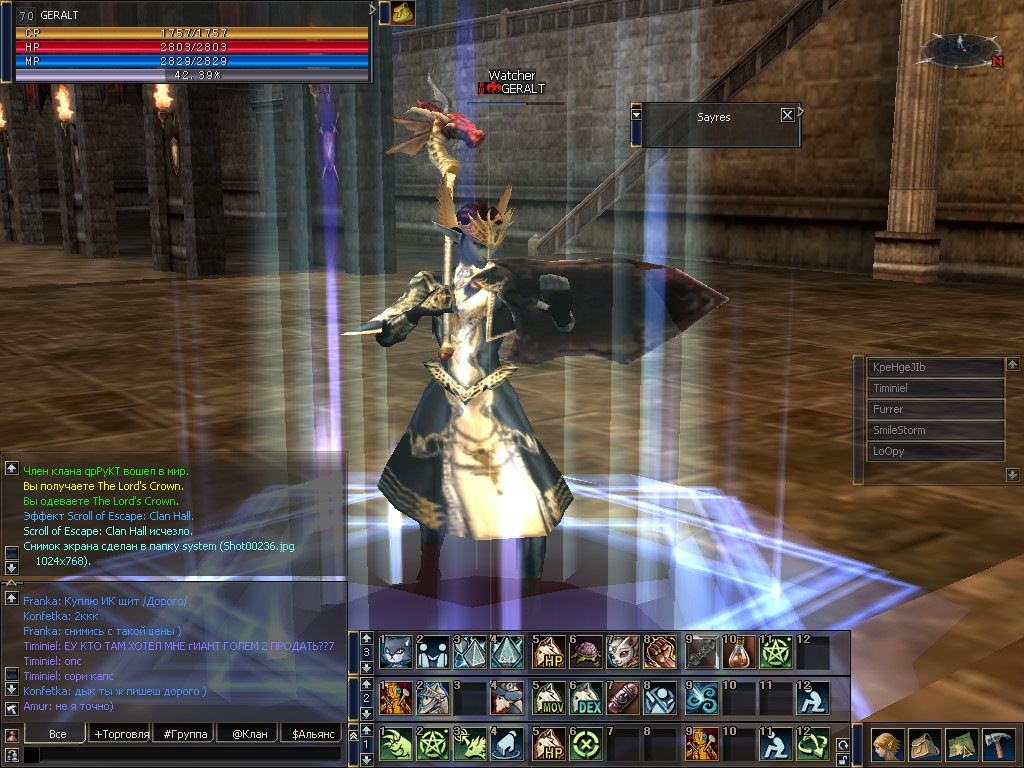Open the hammer actions icon

click(x=998, y=745)
